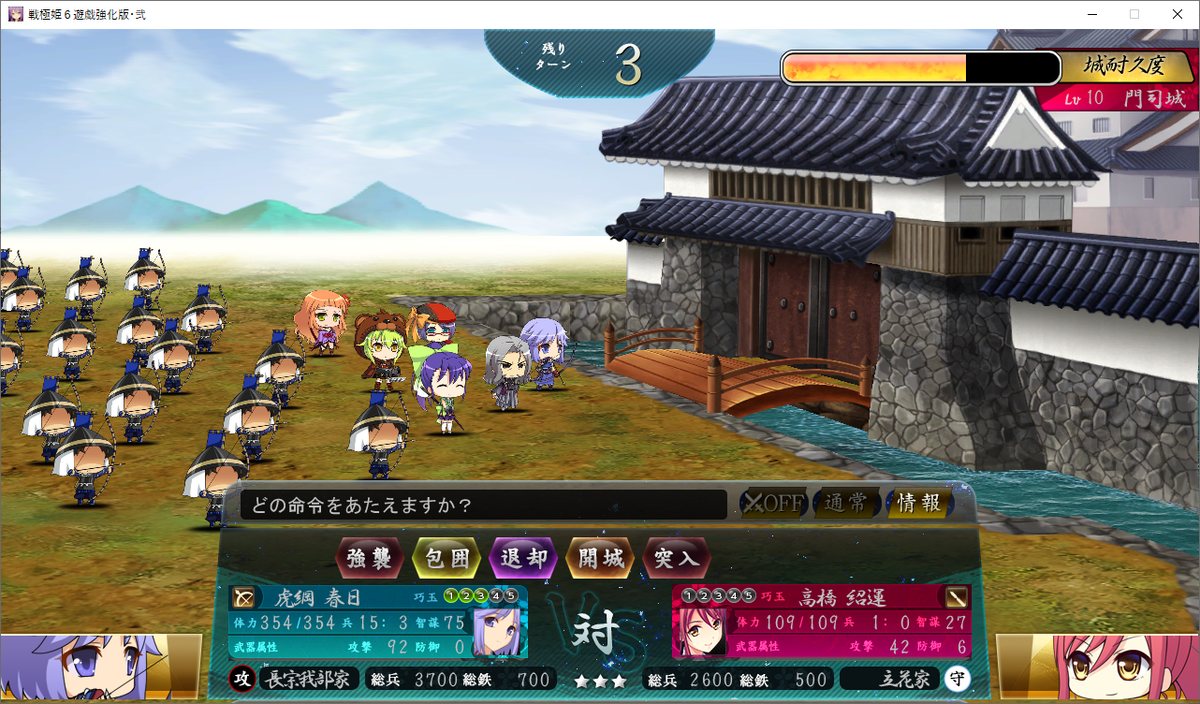Open the 情報 info panel

[x=918, y=503]
